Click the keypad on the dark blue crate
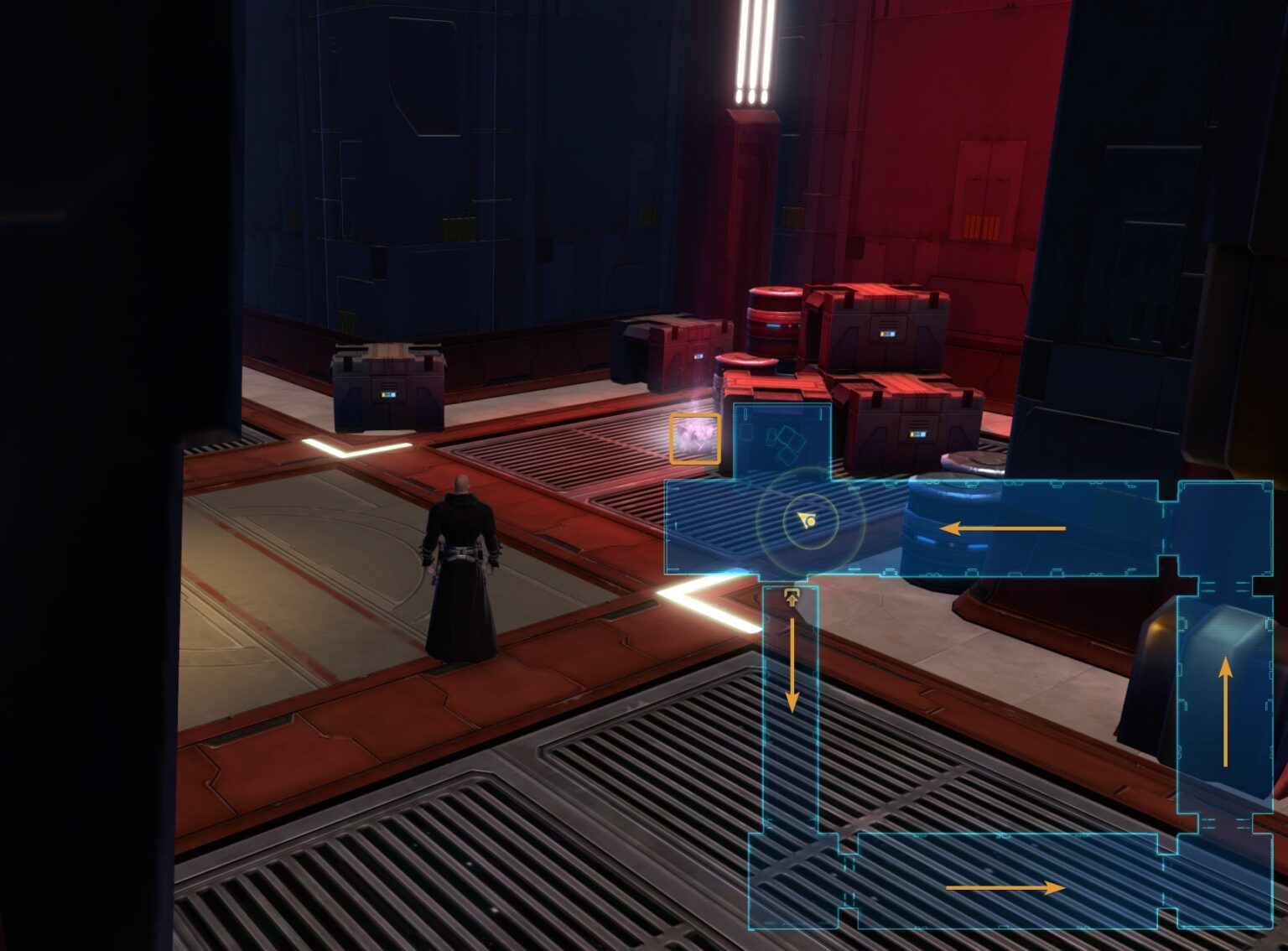 click(x=388, y=394)
